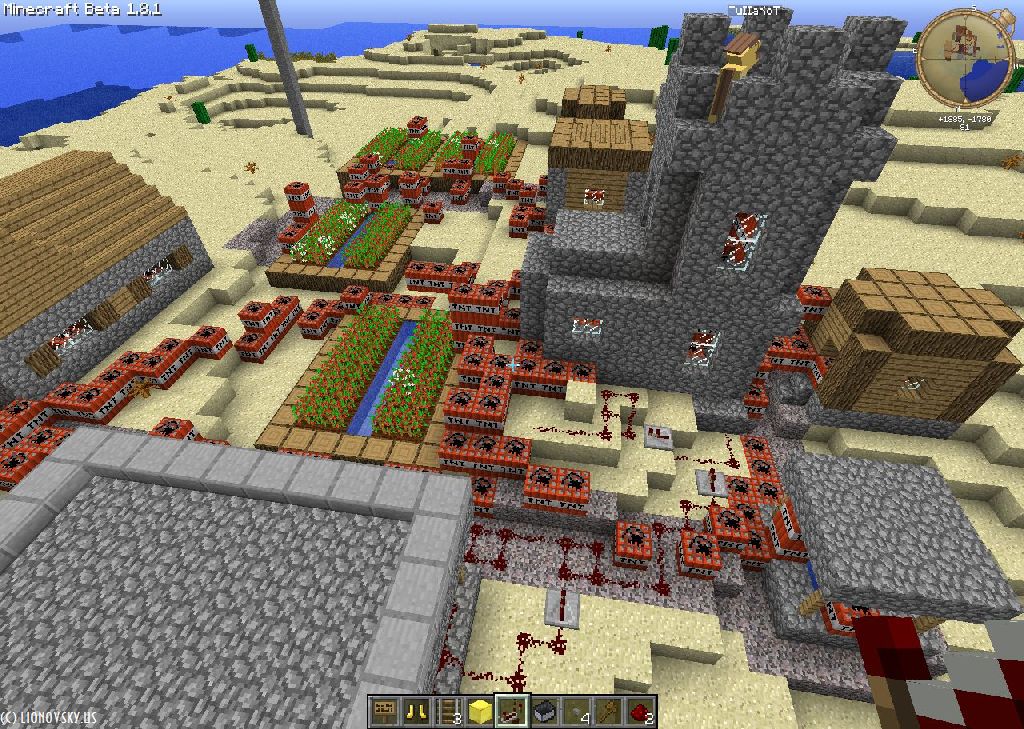The width and height of the screenshot is (1024, 729).
Task: Select the golden boots hotbar slot
Action: [415, 712]
